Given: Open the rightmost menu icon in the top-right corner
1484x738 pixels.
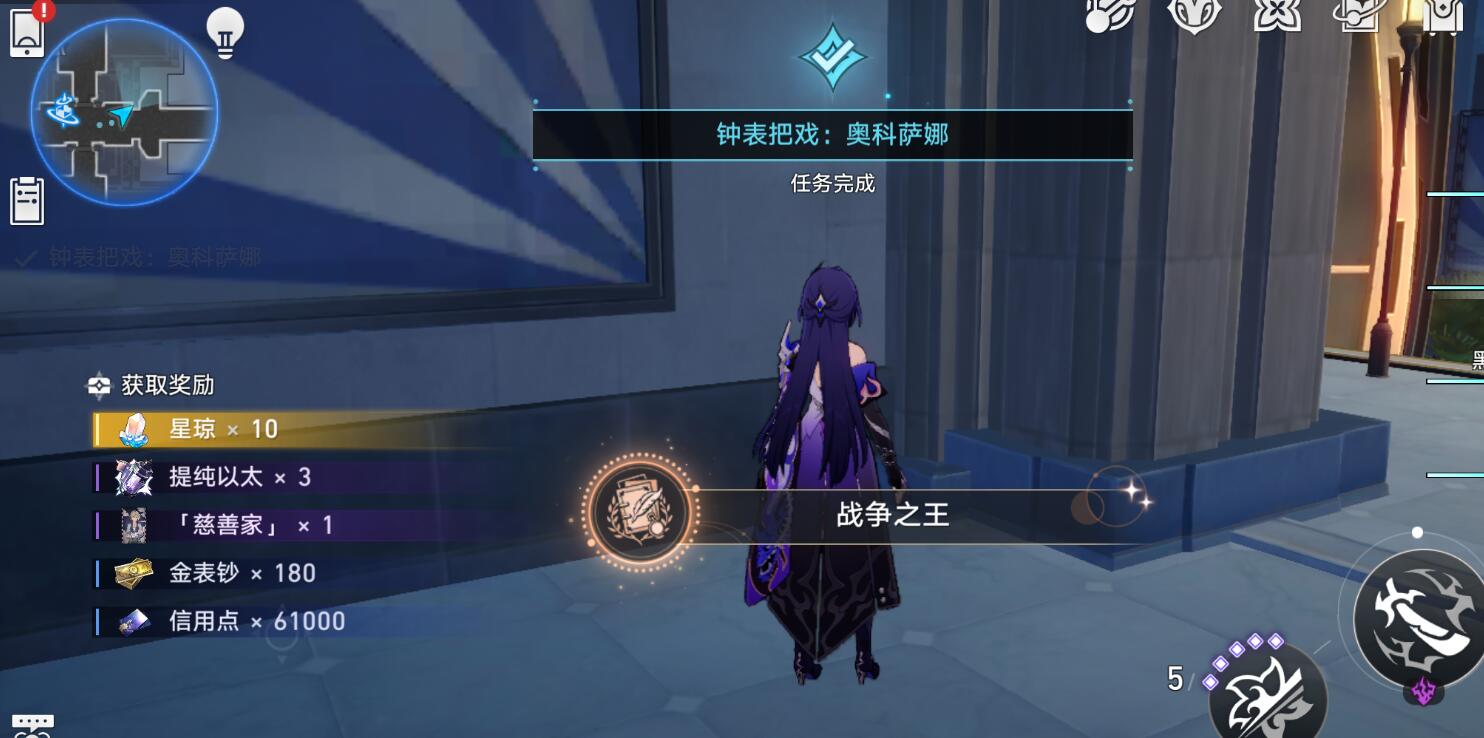Looking at the screenshot, I should 1441,18.
